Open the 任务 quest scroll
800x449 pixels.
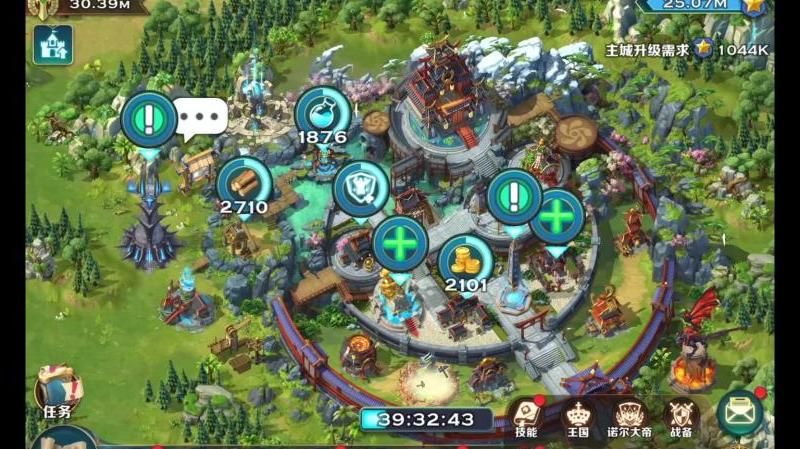pos(56,391)
